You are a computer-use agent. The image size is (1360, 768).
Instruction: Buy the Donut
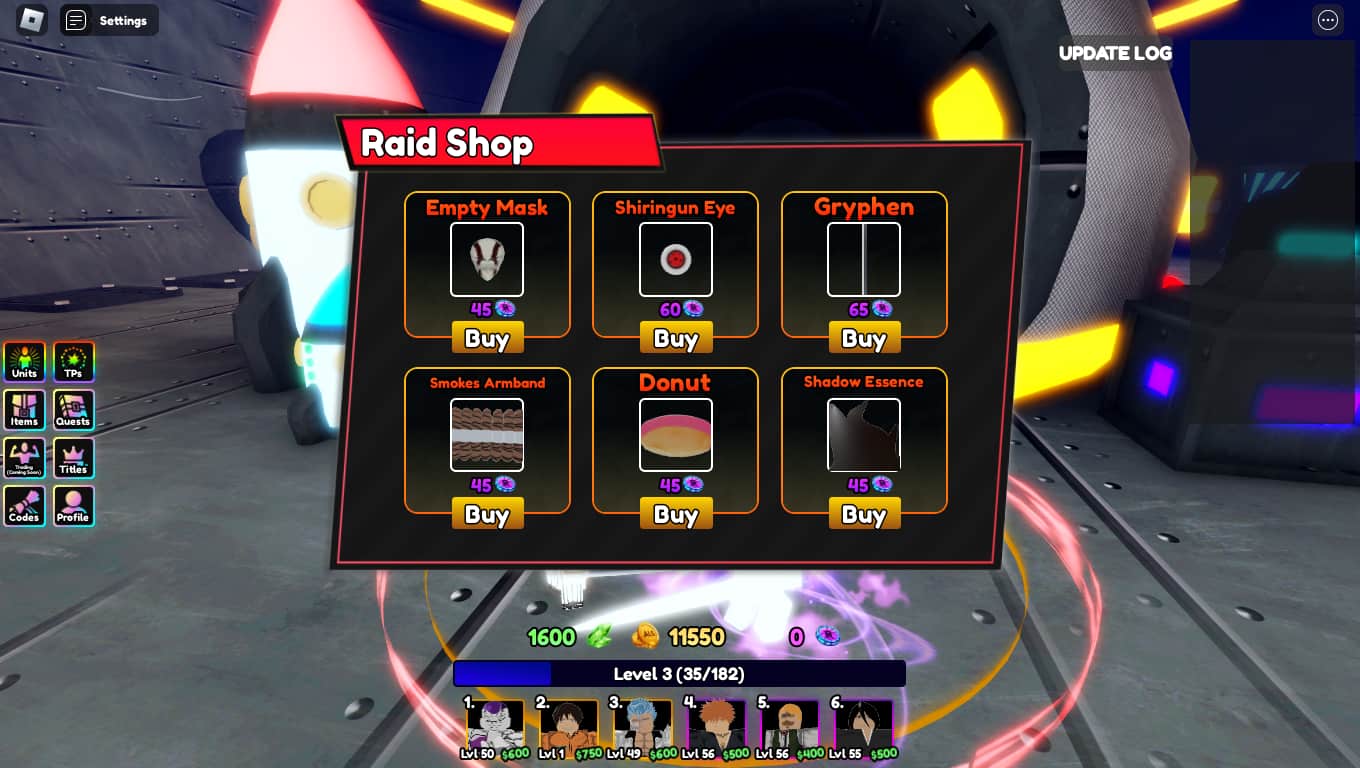click(675, 513)
